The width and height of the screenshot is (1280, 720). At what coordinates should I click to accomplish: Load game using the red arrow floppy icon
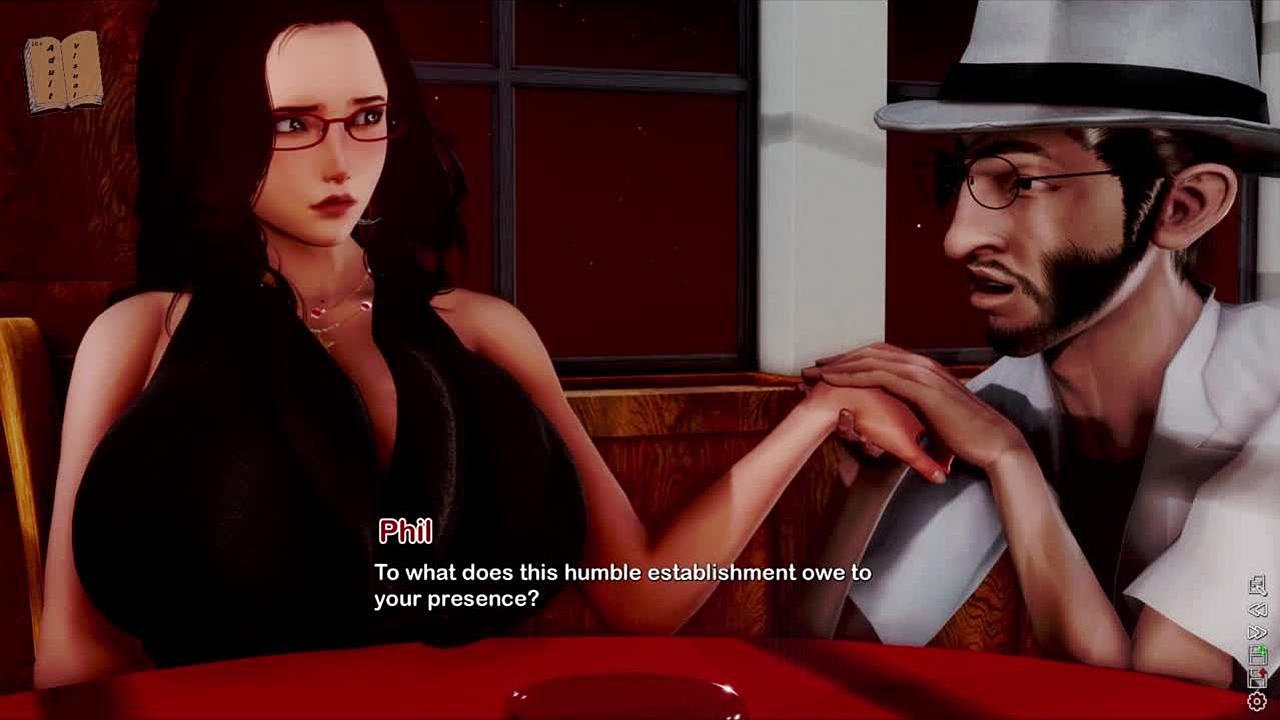(1257, 679)
